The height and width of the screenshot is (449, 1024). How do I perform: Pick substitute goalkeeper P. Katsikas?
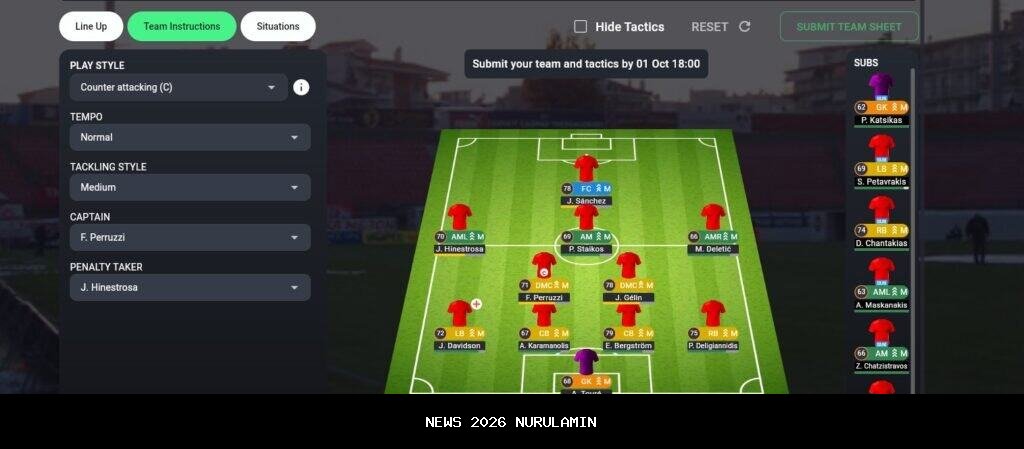pos(881,90)
